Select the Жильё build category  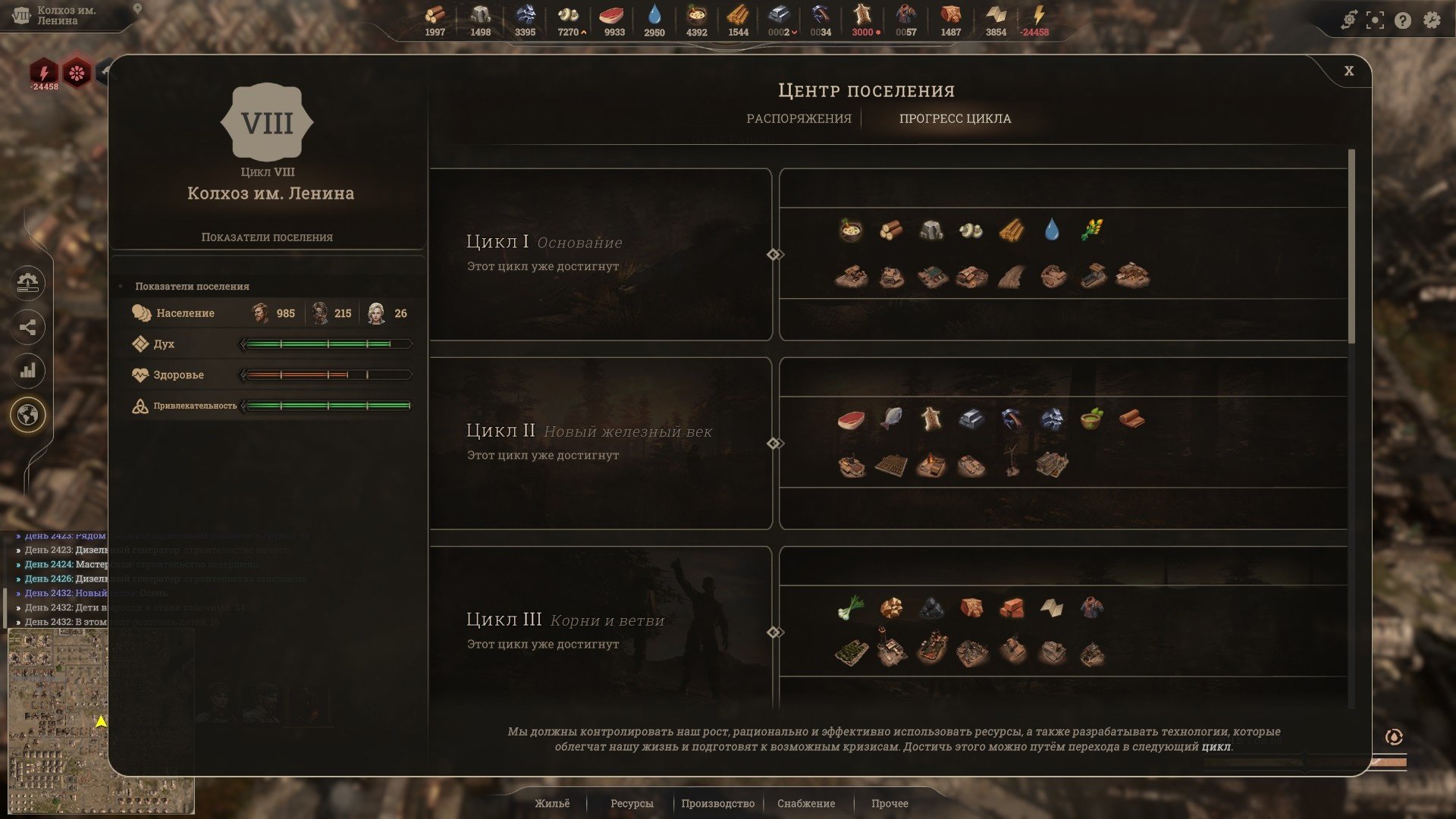[552, 803]
